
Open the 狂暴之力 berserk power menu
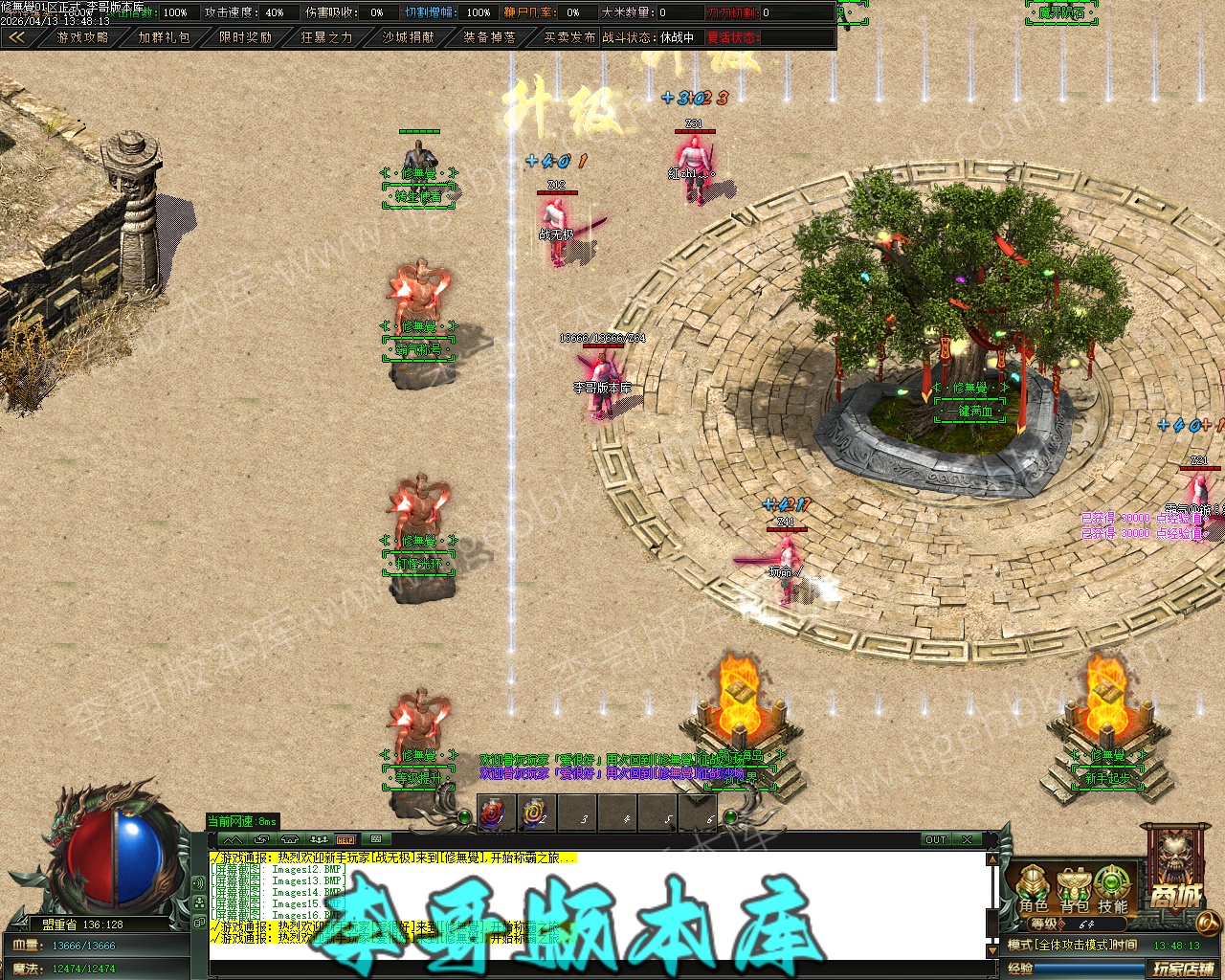click(326, 37)
